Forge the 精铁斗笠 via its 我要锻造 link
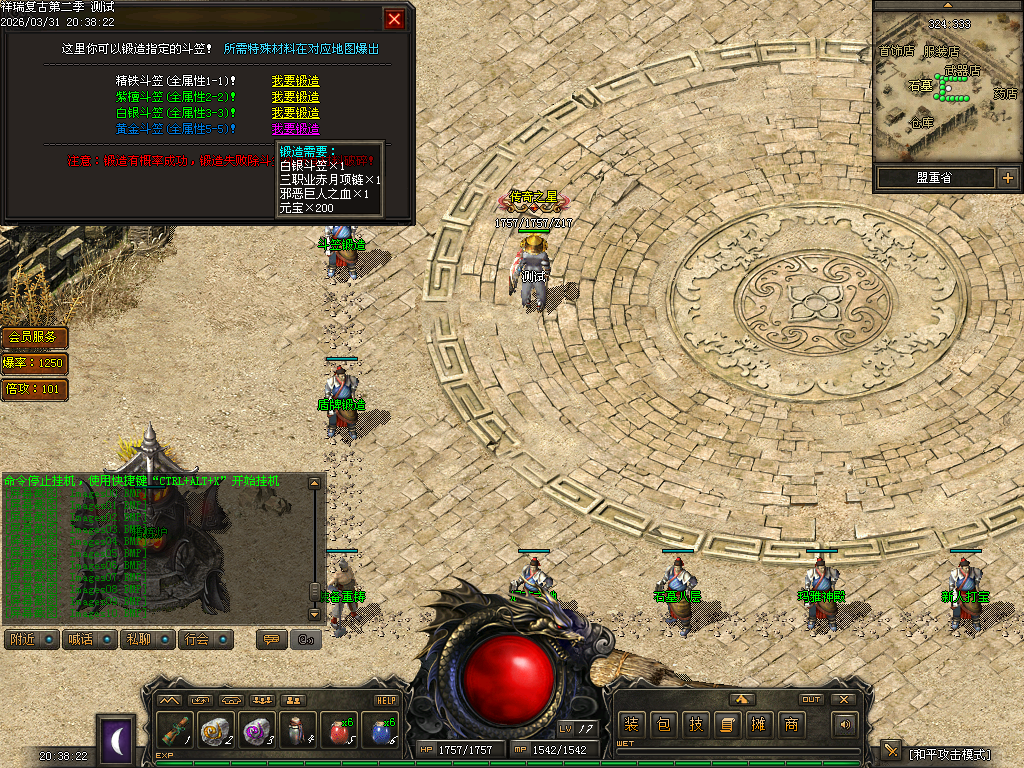Screen dimensions: 1024x768 (295, 81)
